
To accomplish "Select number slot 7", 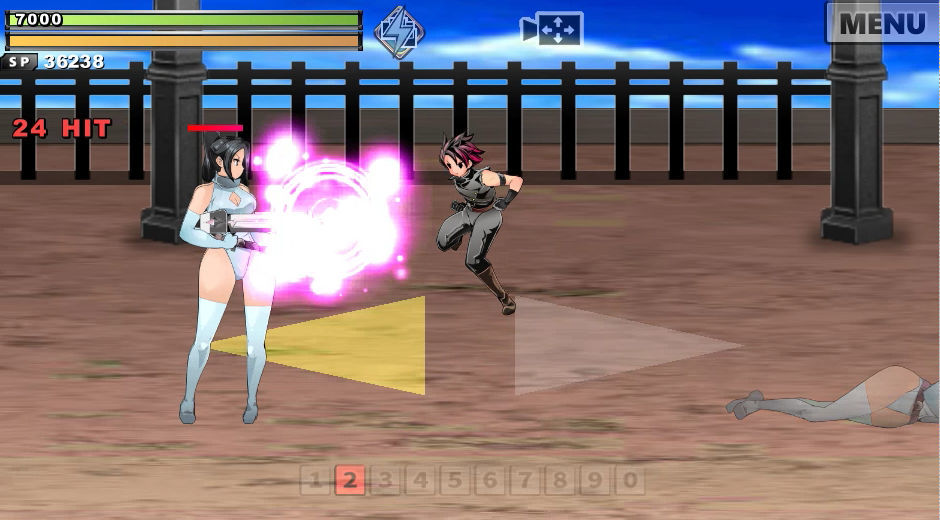I will (x=525, y=481).
